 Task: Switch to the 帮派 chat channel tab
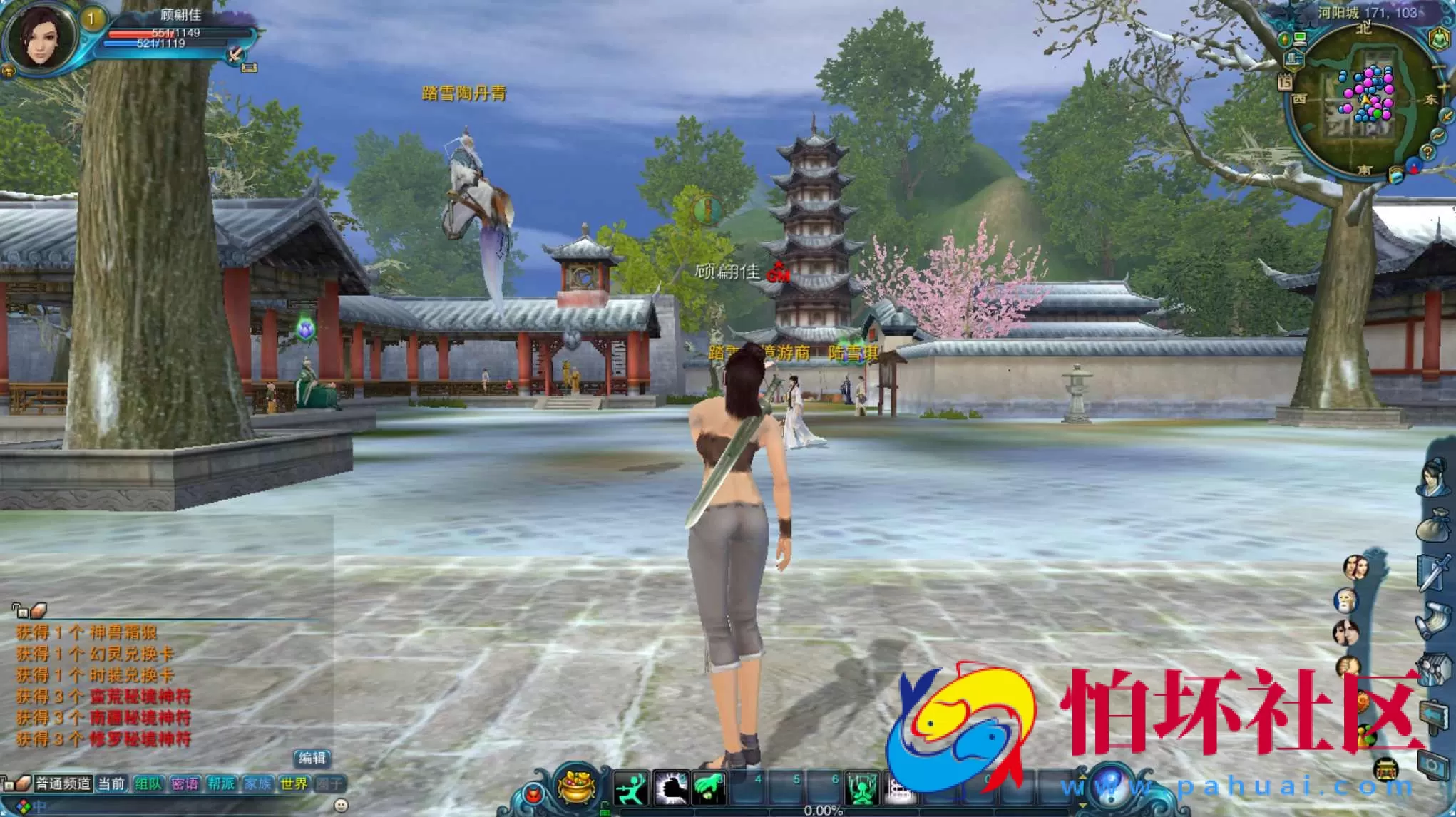point(220,784)
